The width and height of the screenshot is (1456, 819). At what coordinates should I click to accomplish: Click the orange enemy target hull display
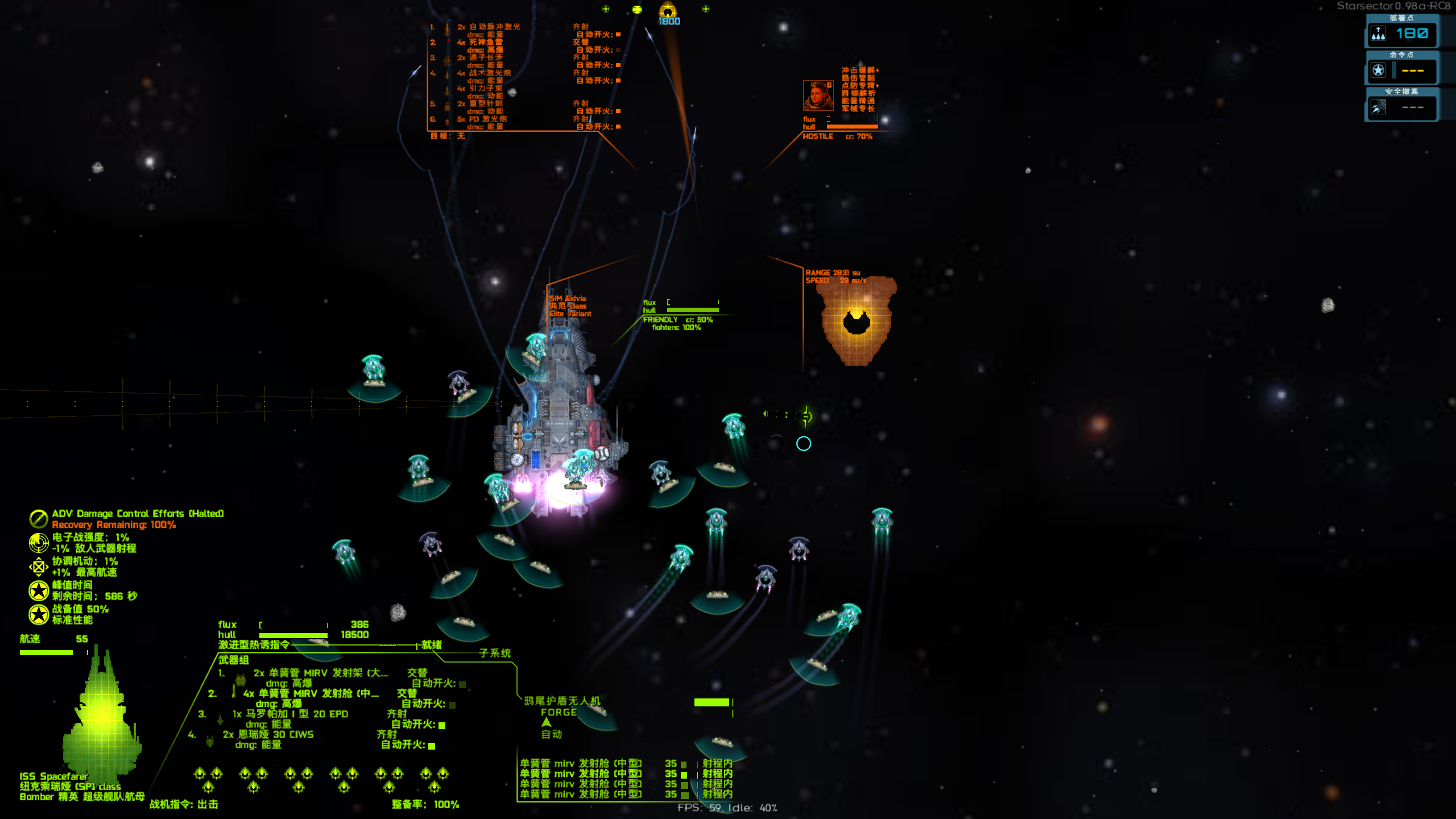pos(855,320)
